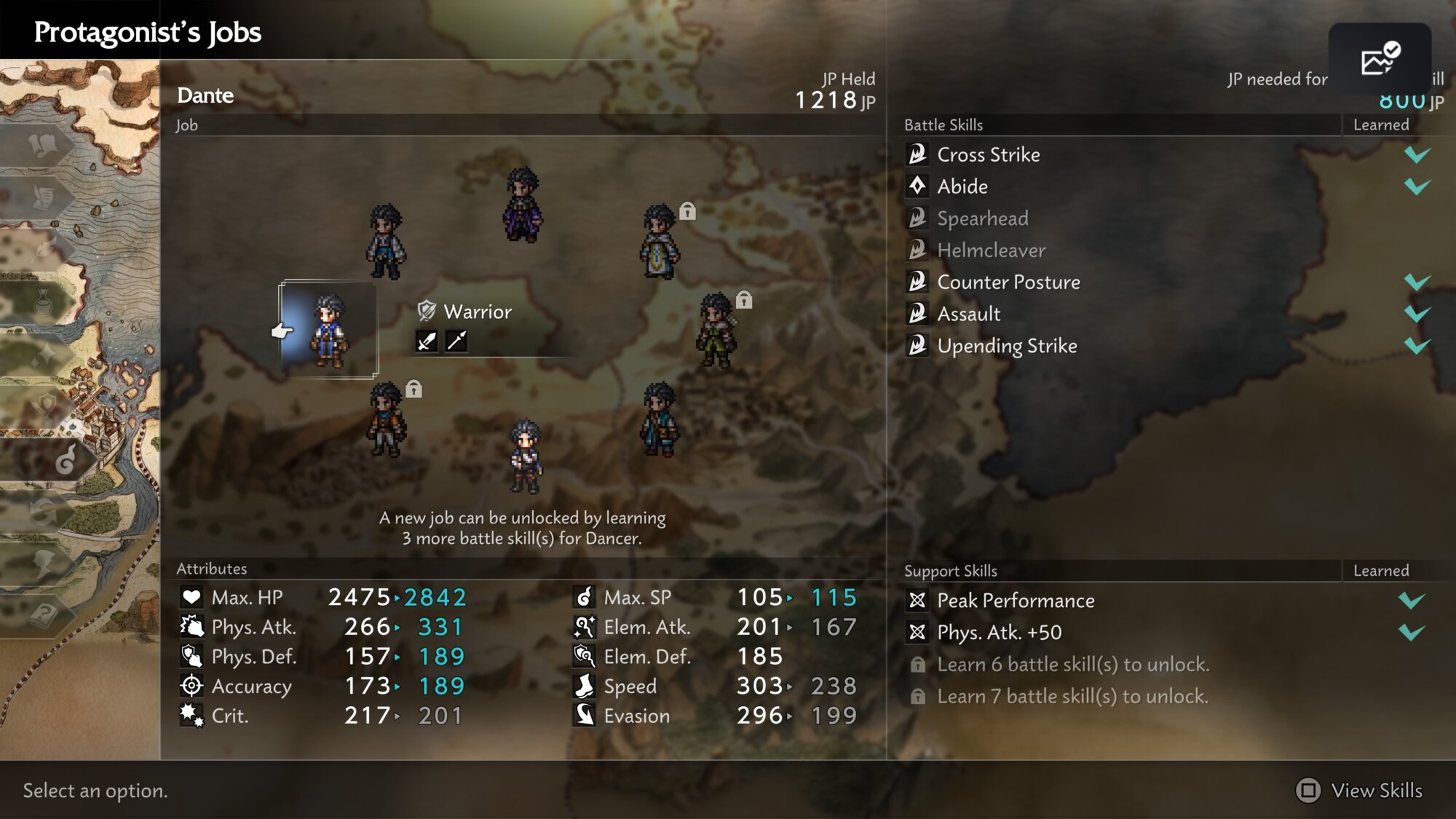
Task: Choose the teal-coated job sprite
Action: (660, 419)
